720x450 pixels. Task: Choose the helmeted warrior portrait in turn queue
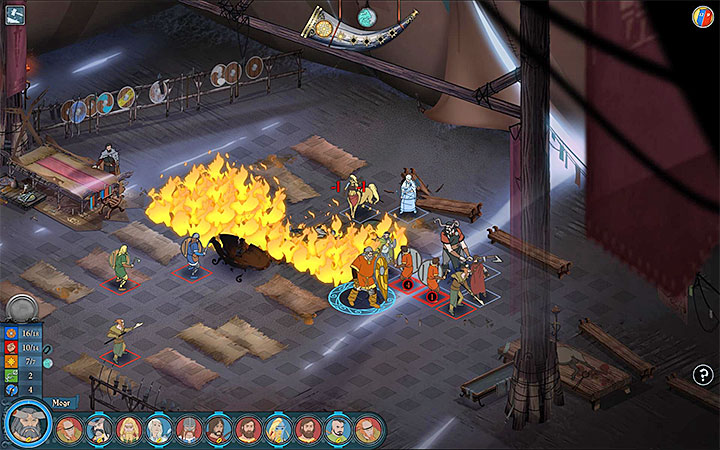(x=189, y=430)
